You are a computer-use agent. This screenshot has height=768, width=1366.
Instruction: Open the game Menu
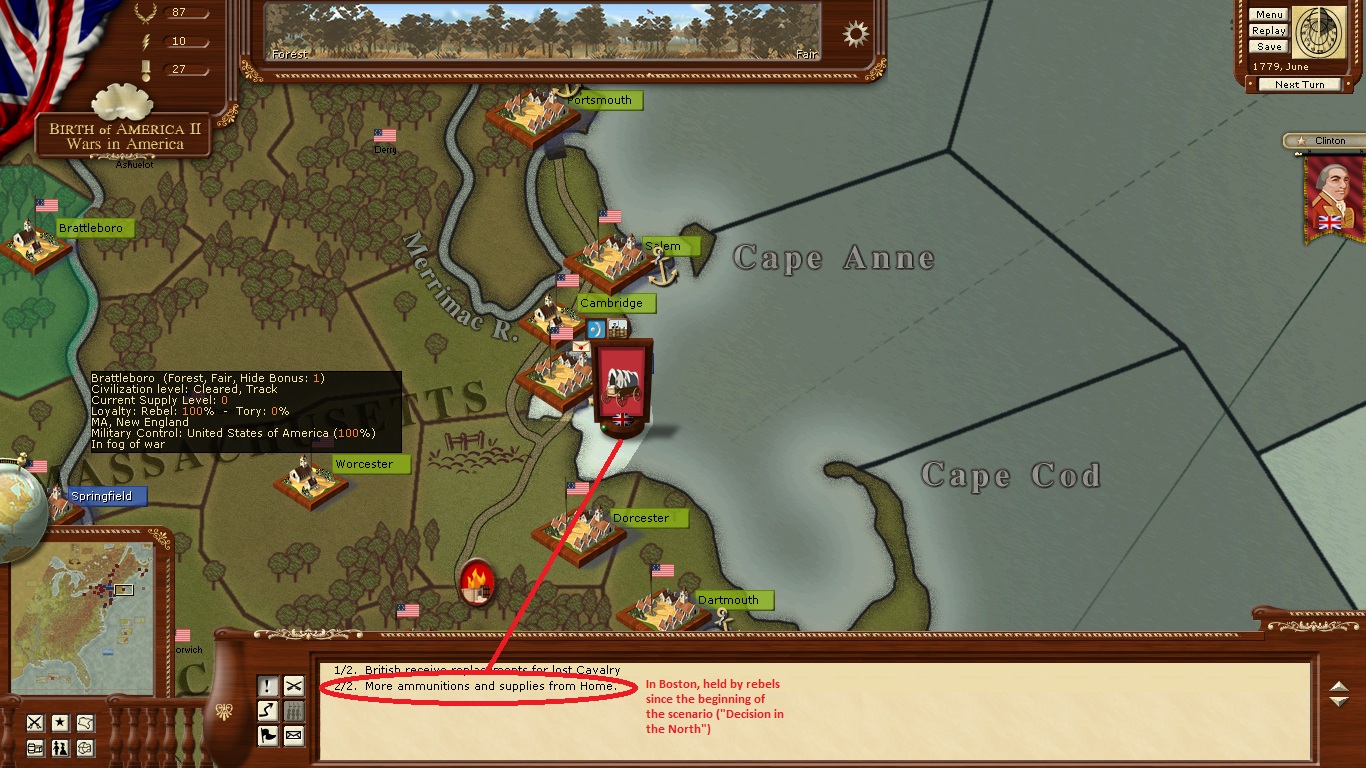(x=1269, y=15)
